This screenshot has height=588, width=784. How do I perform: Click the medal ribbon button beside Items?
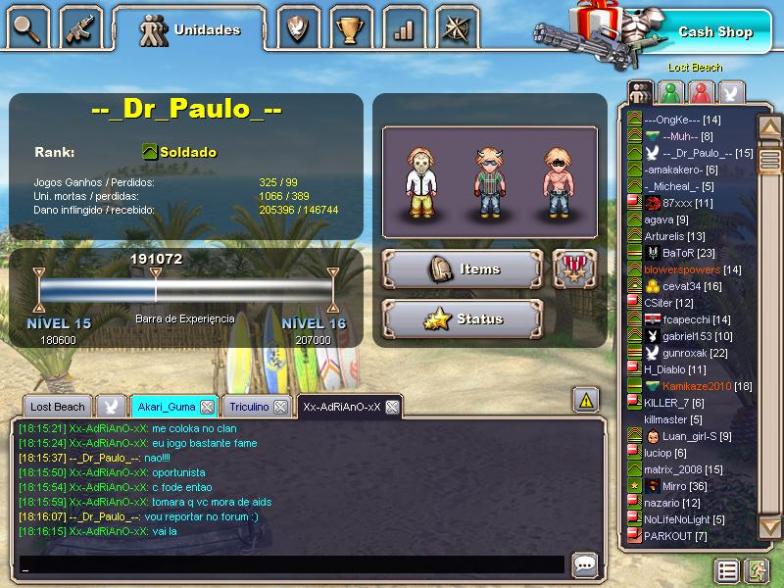point(574,269)
